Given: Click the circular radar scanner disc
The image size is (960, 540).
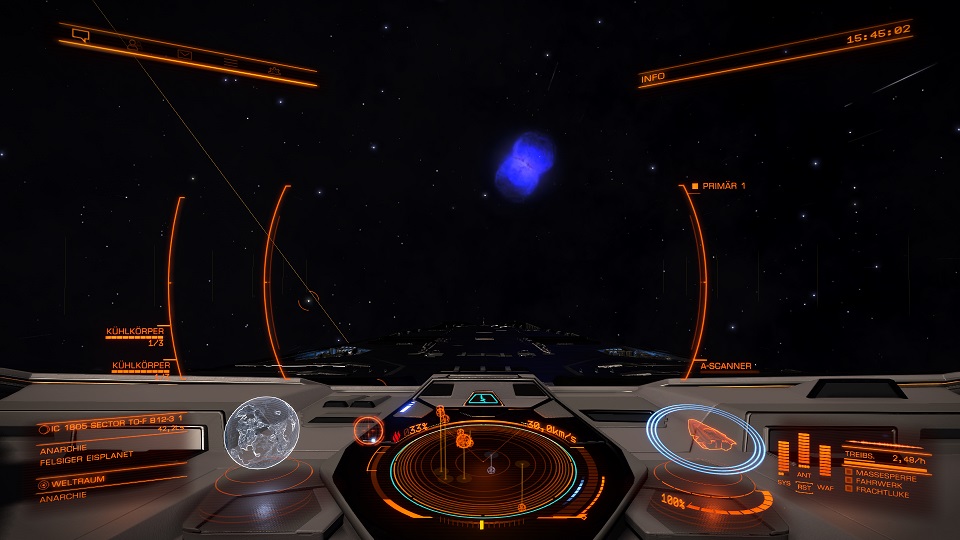Looking at the screenshot, I should pyautogui.click(x=490, y=466).
